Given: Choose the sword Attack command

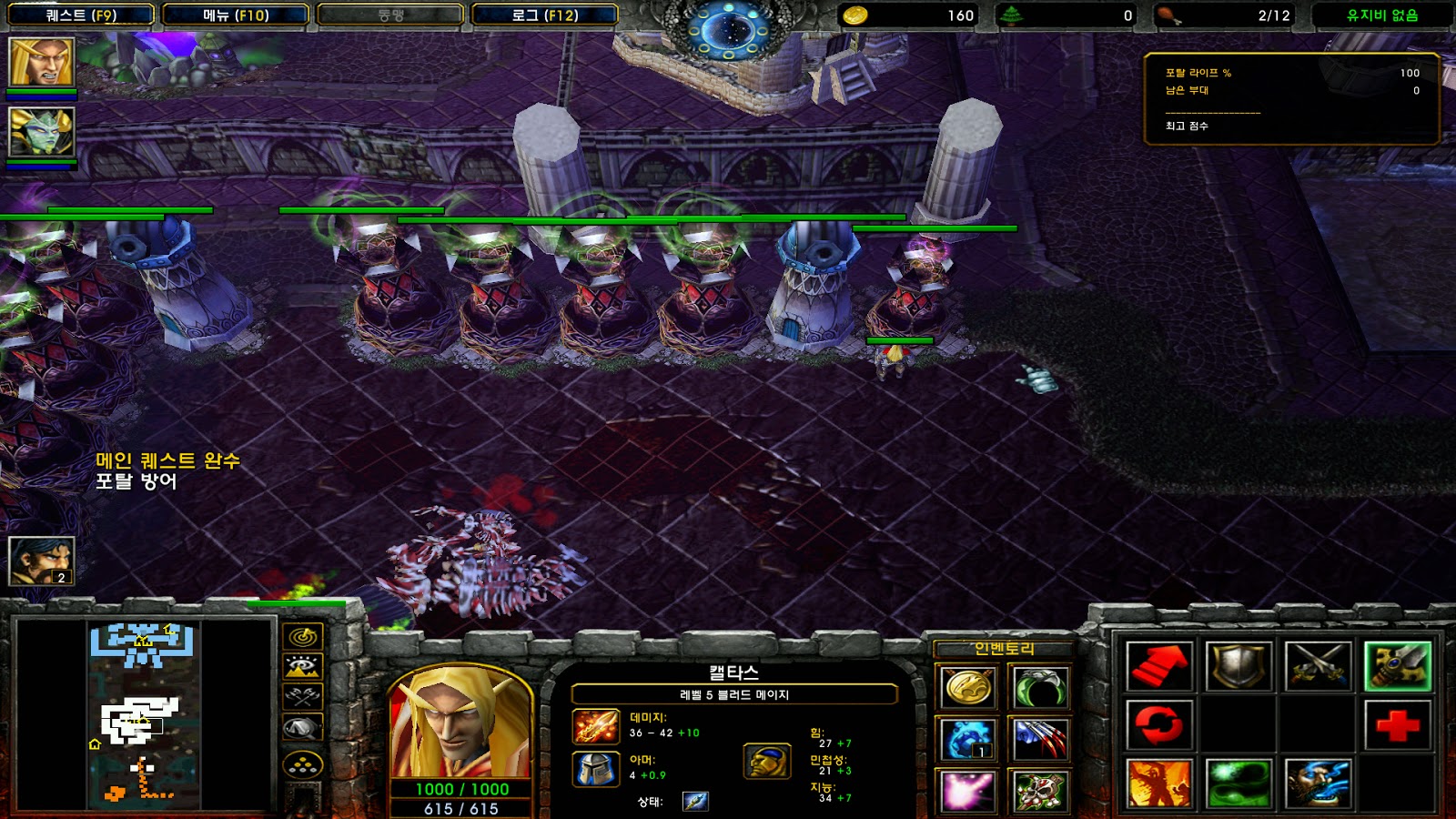Looking at the screenshot, I should click(1318, 666).
